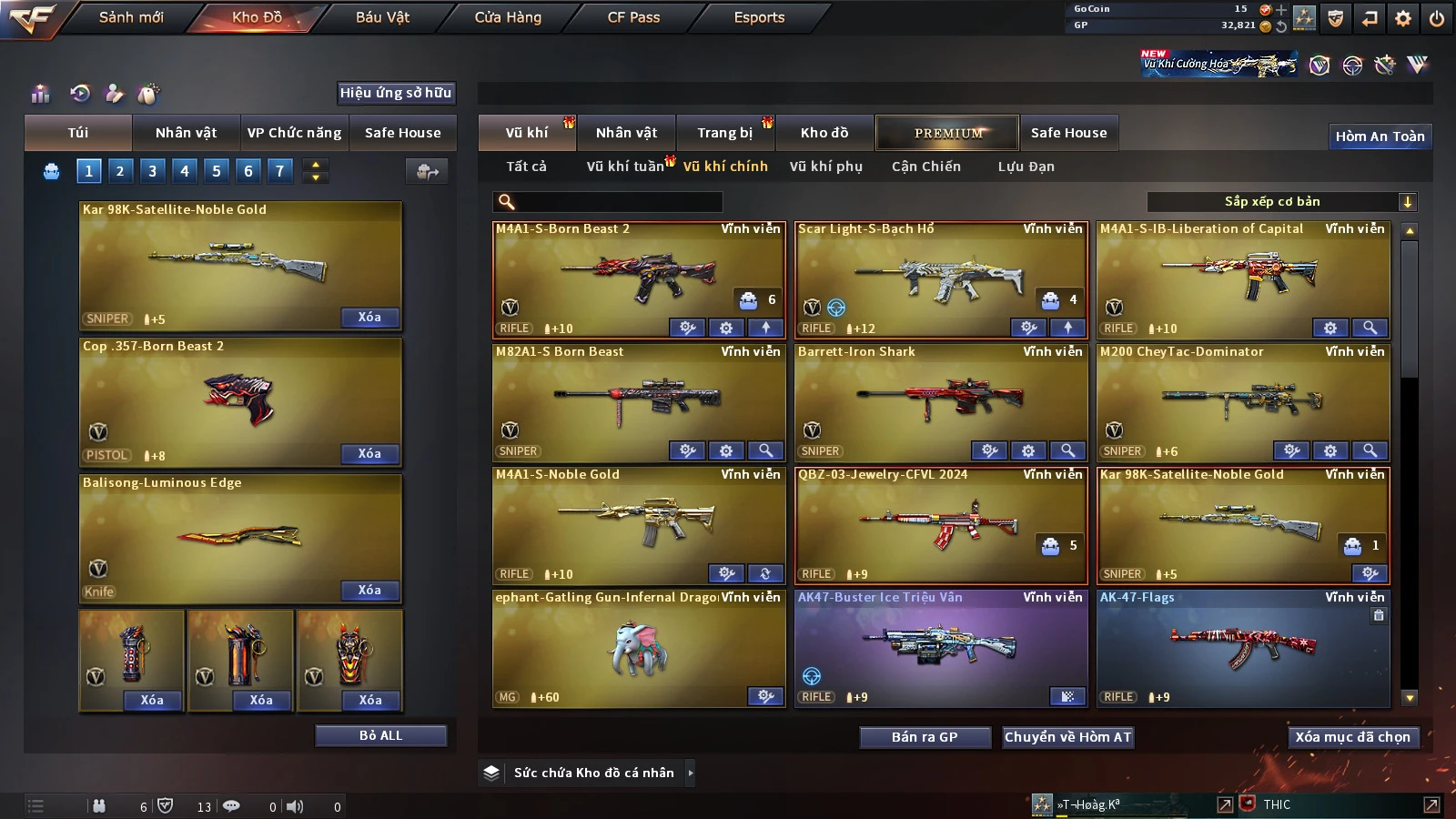Open the Esports menu
The image size is (1456, 819).
pyautogui.click(x=759, y=17)
